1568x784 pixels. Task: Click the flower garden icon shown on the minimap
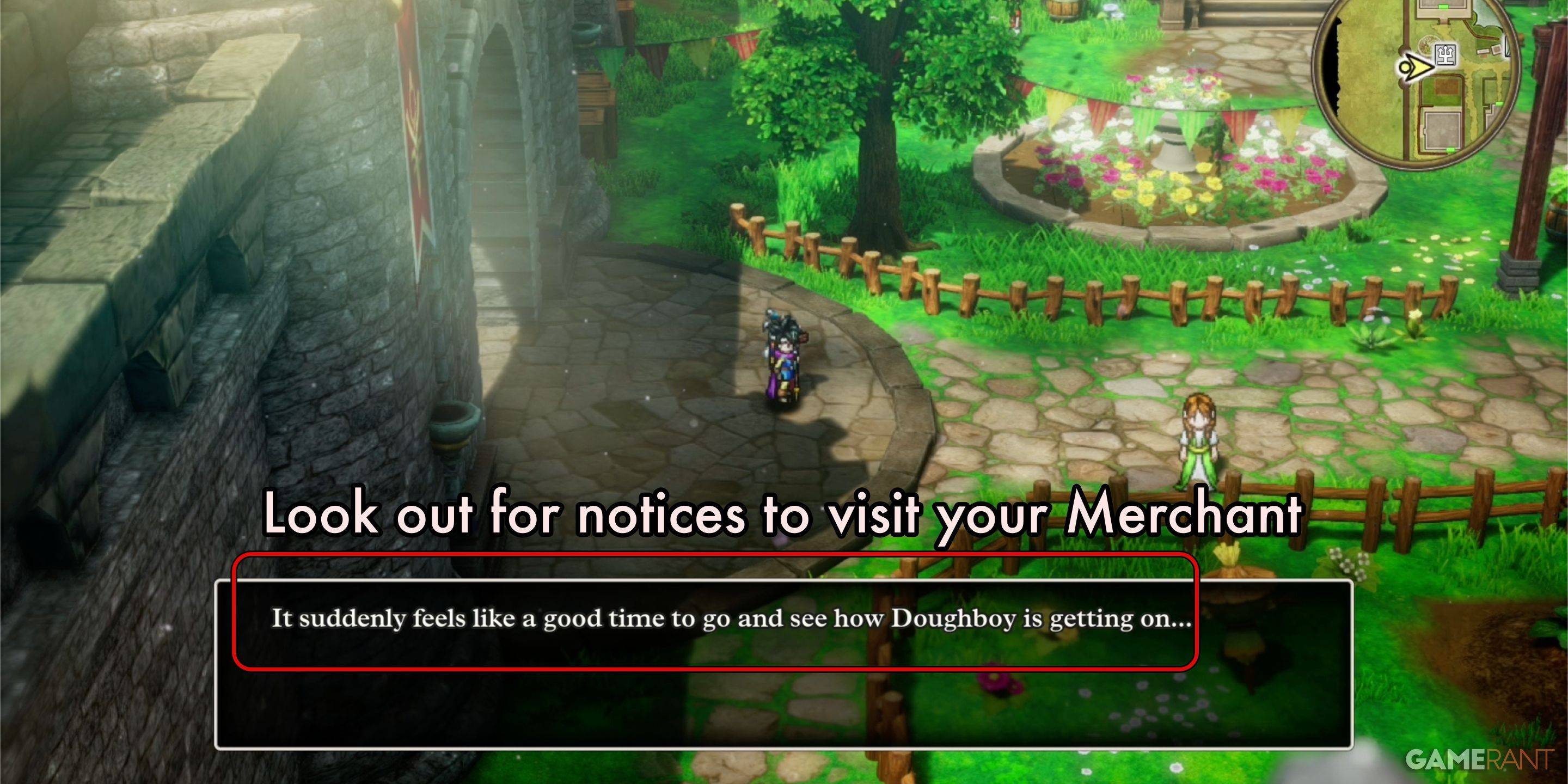coord(1428,46)
